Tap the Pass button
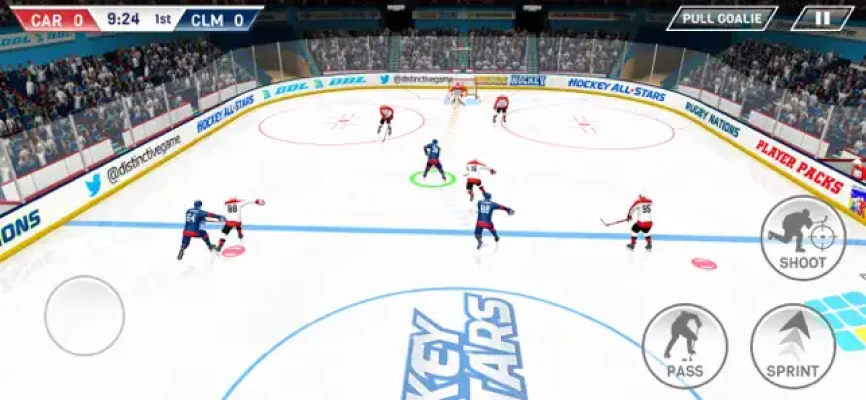This screenshot has width=866, height=400. (684, 345)
